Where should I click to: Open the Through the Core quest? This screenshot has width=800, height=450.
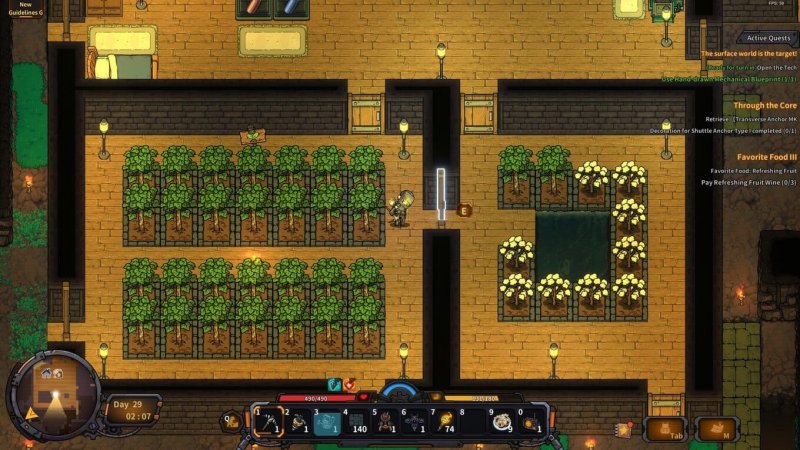point(764,105)
